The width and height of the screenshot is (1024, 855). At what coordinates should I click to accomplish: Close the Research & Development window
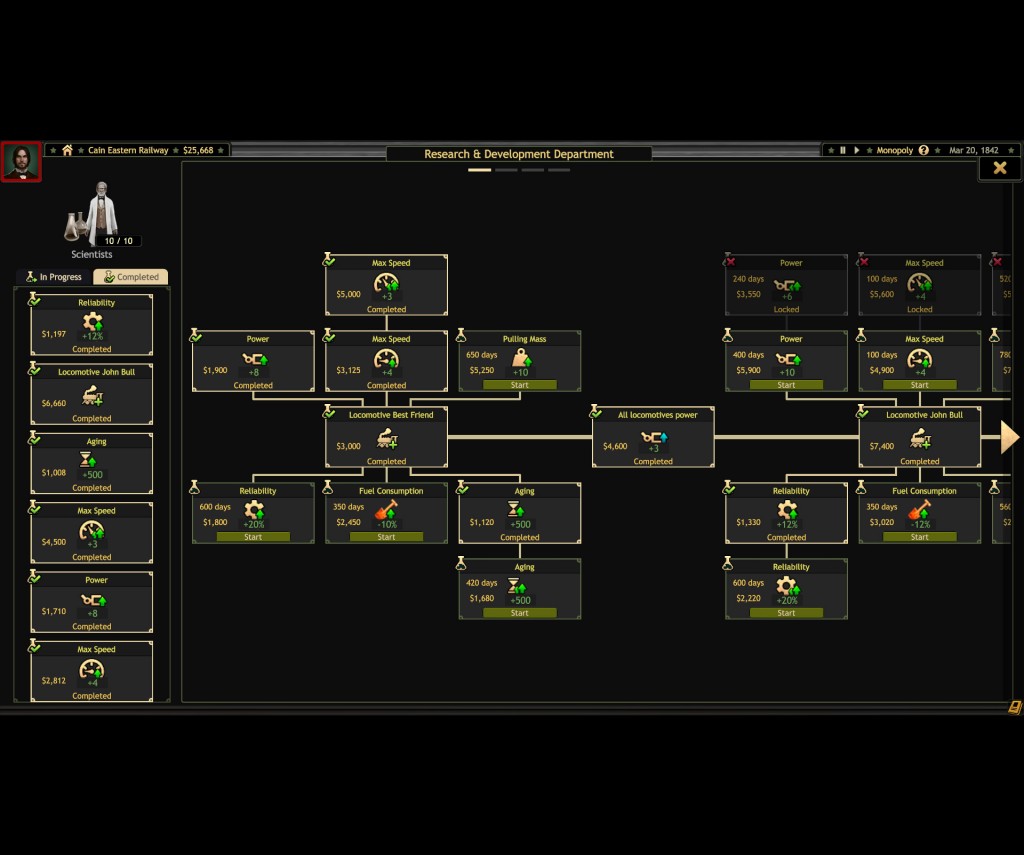pyautogui.click(x=999, y=168)
